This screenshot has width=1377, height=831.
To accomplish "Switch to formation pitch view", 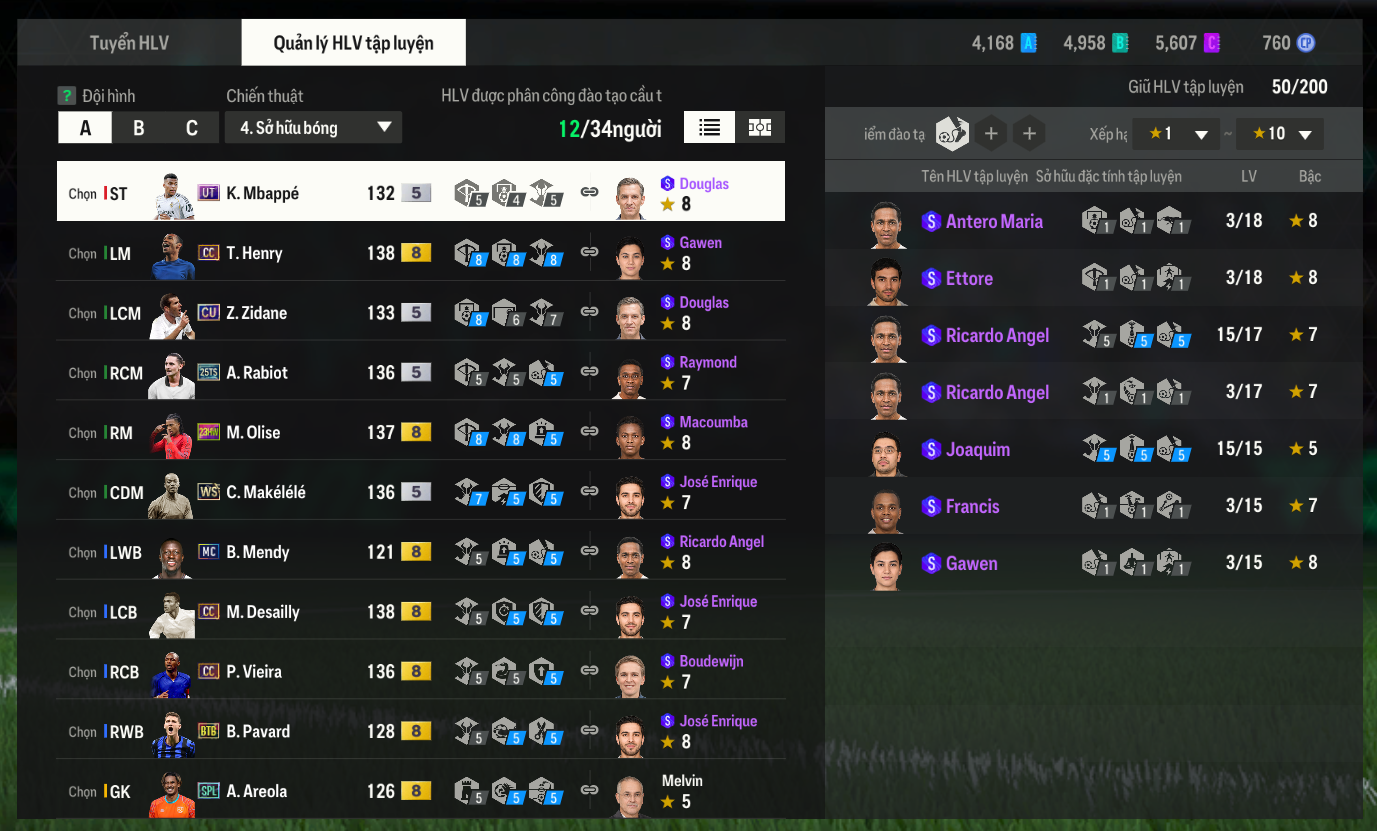I will point(760,128).
